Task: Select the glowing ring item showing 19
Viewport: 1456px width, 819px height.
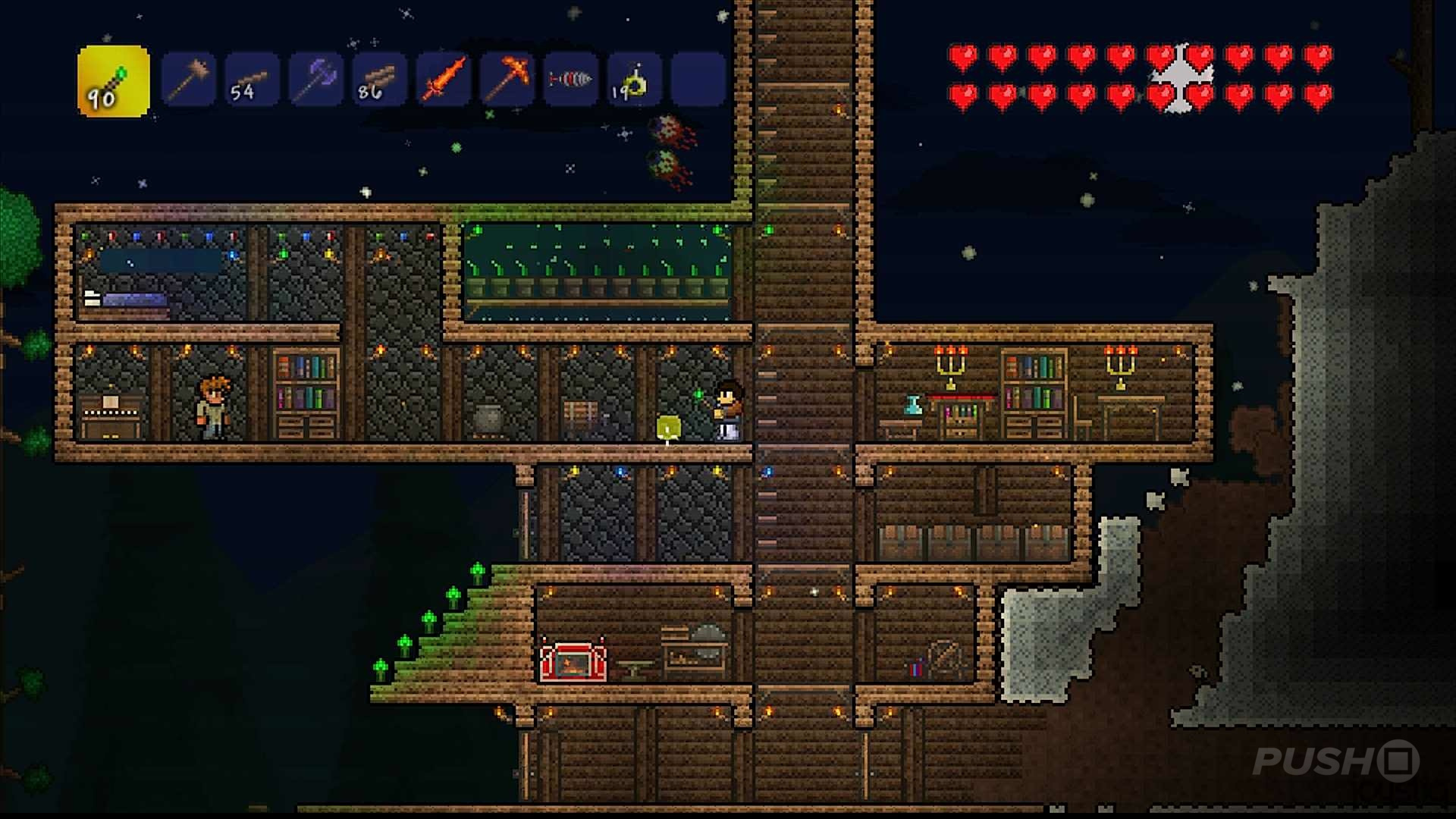Action: click(x=633, y=78)
